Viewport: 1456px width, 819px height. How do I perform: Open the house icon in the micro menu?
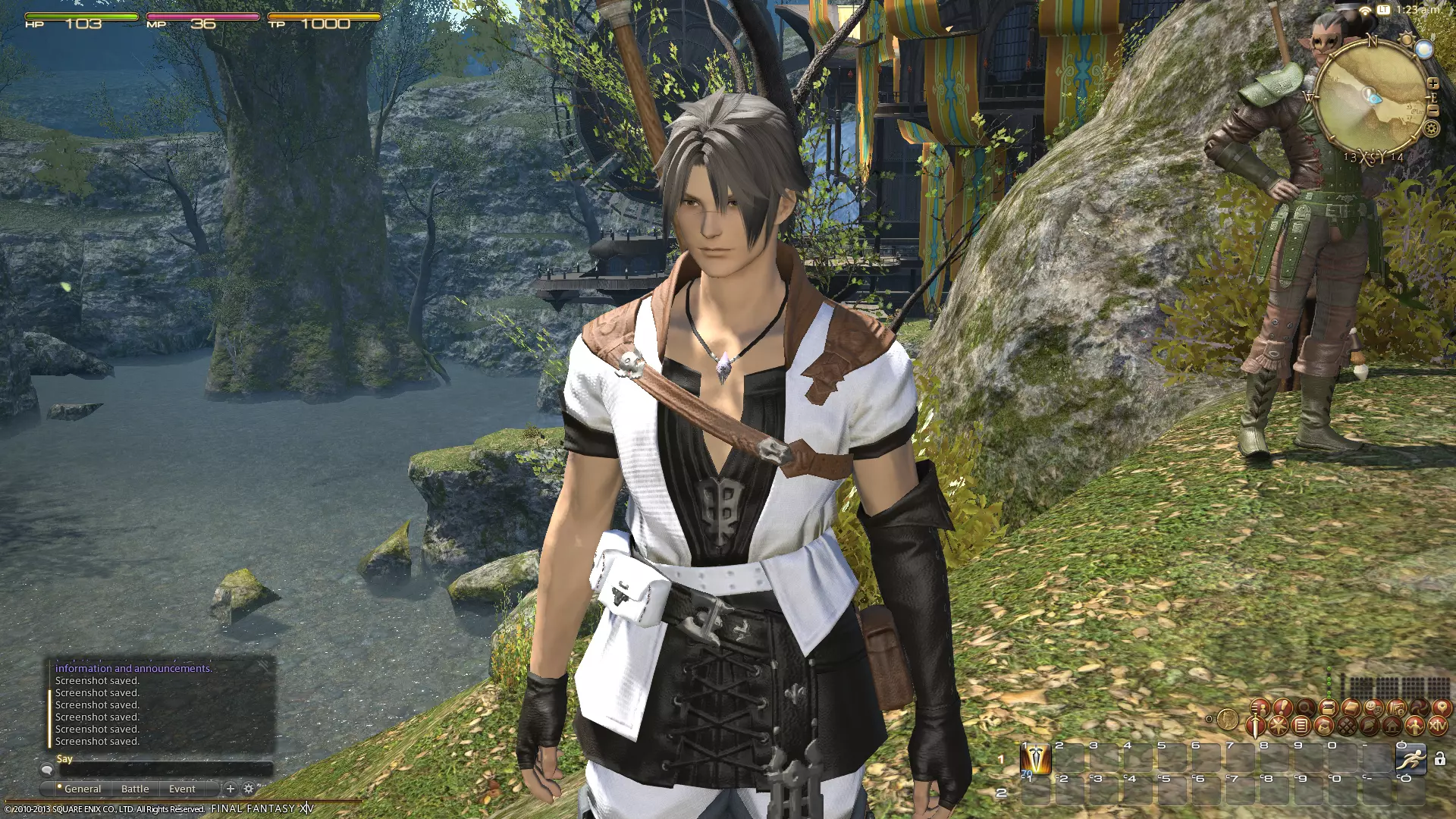pyautogui.click(x=1392, y=726)
